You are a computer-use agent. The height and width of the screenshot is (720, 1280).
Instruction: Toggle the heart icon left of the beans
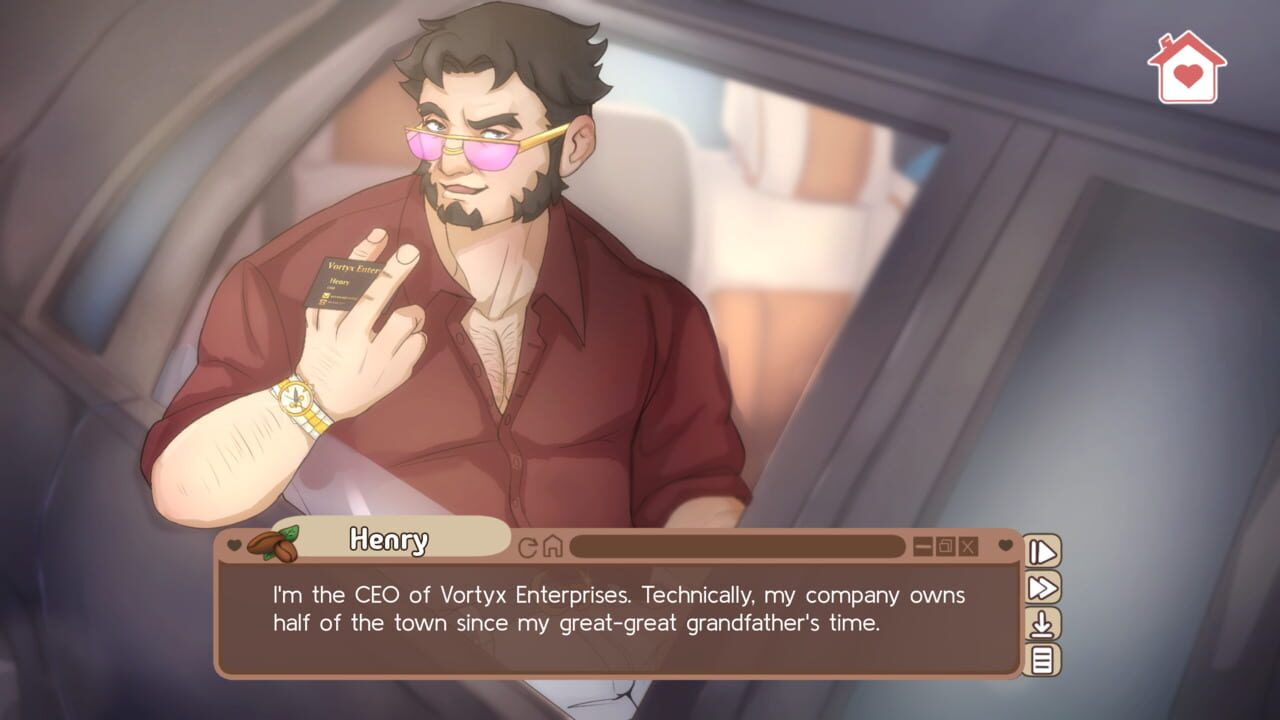(233, 545)
